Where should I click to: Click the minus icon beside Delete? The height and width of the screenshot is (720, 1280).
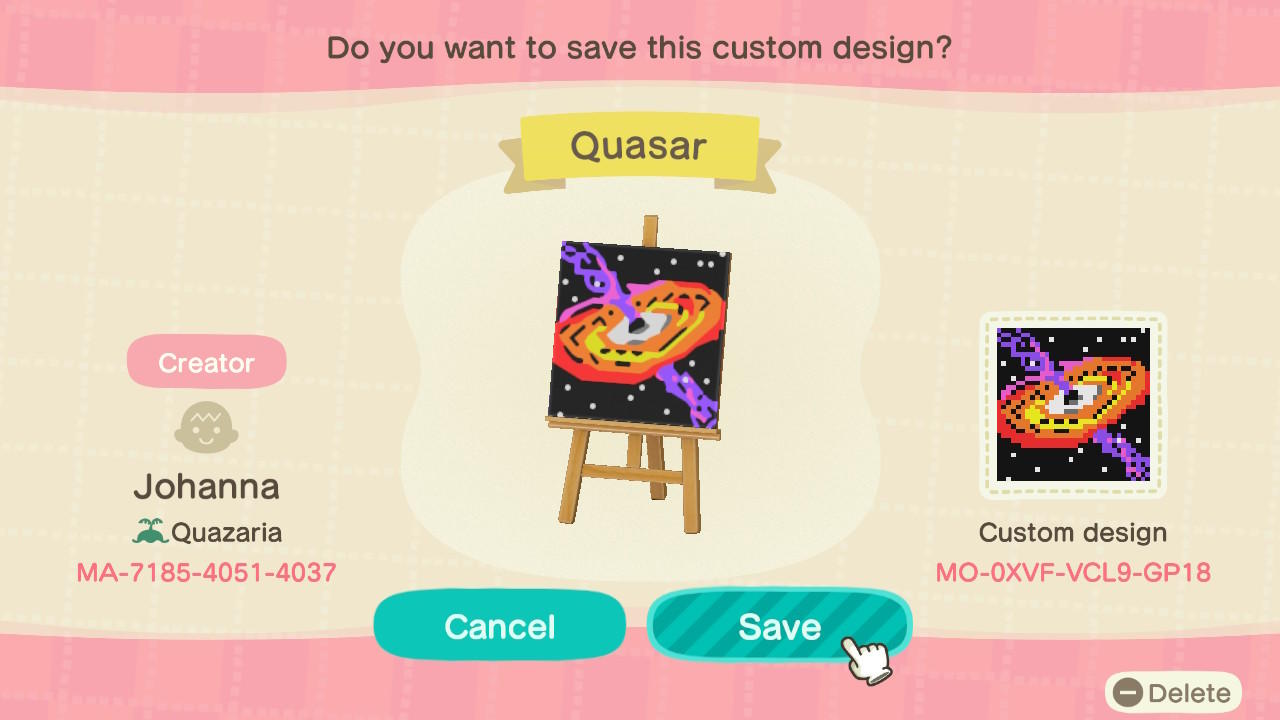(x=1128, y=692)
